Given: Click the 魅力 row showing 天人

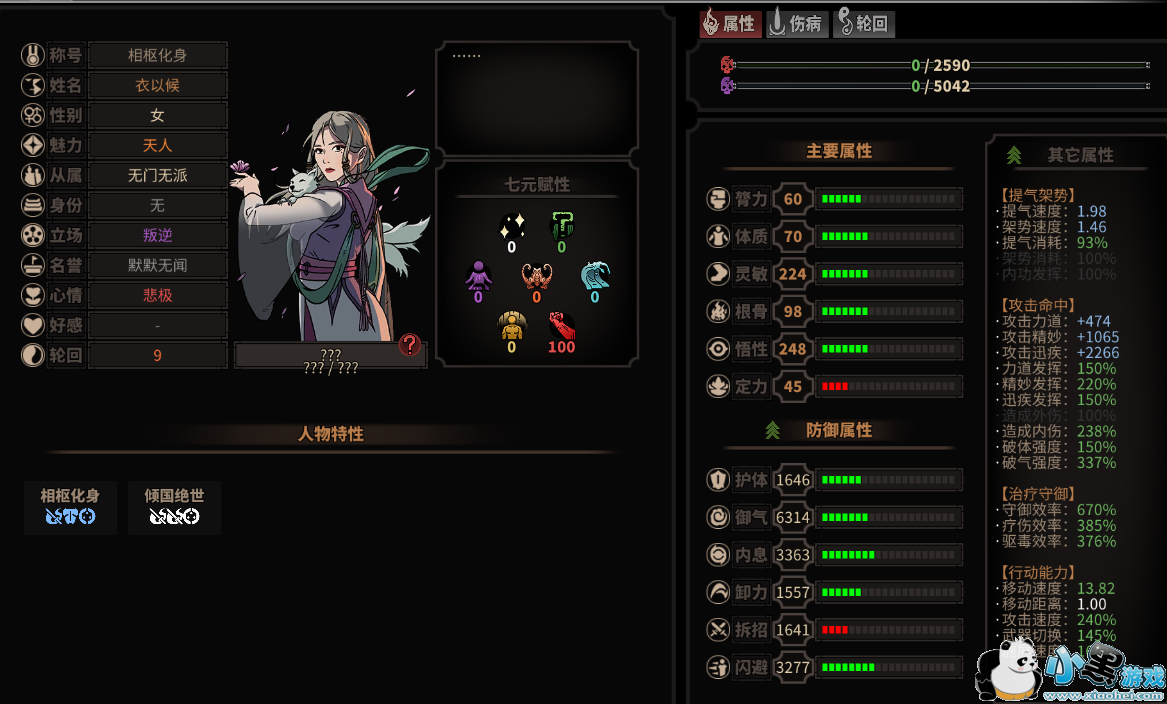Looking at the screenshot, I should (157, 146).
